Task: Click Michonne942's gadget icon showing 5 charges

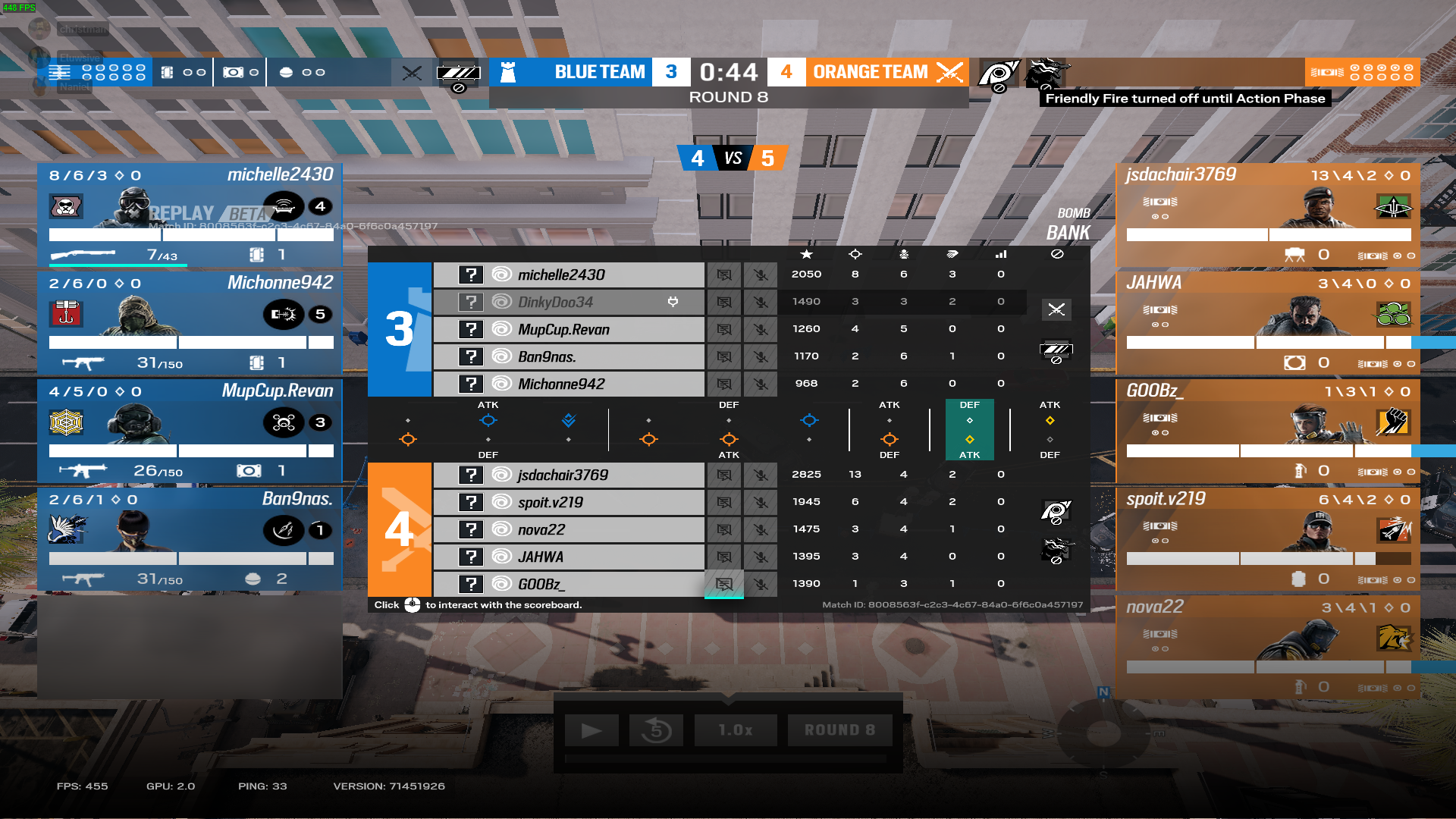Action: pyautogui.click(x=284, y=315)
